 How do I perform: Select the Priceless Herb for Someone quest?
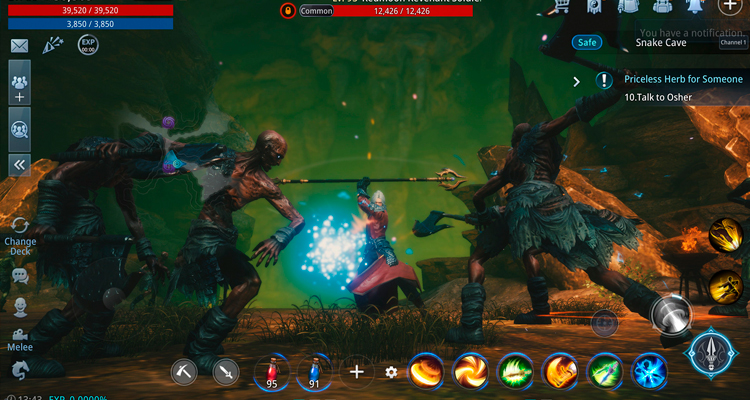coord(683,79)
